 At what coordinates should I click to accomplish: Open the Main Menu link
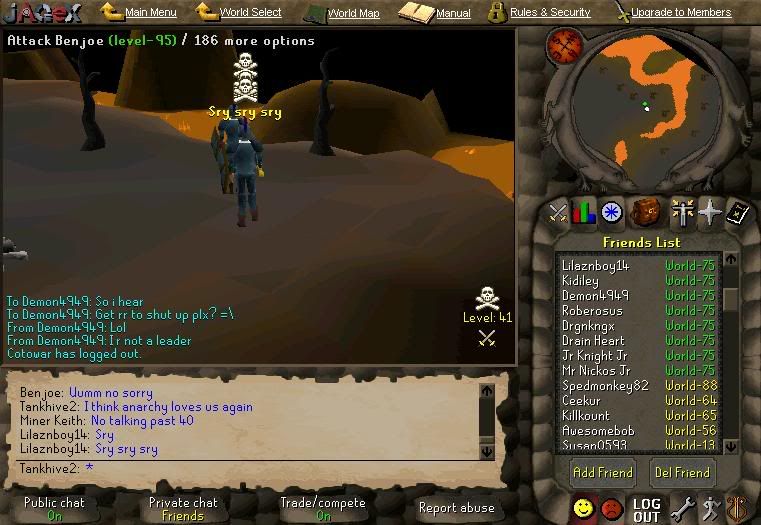click(150, 13)
